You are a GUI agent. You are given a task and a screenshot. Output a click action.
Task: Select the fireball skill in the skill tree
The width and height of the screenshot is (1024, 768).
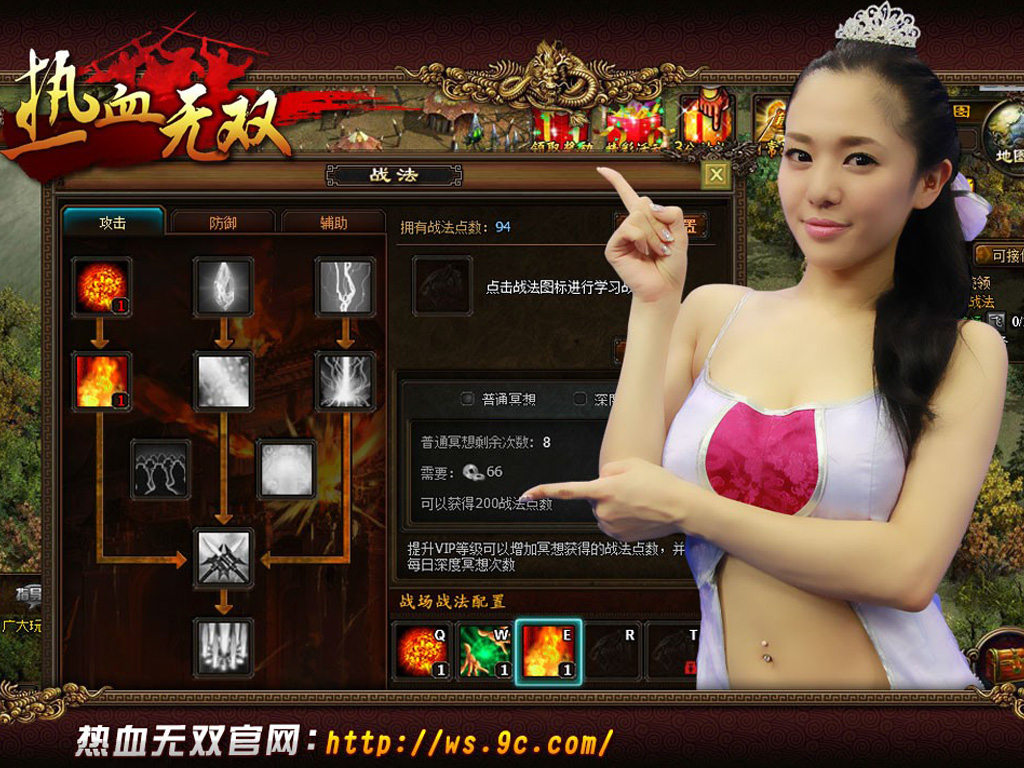pyautogui.click(x=102, y=288)
